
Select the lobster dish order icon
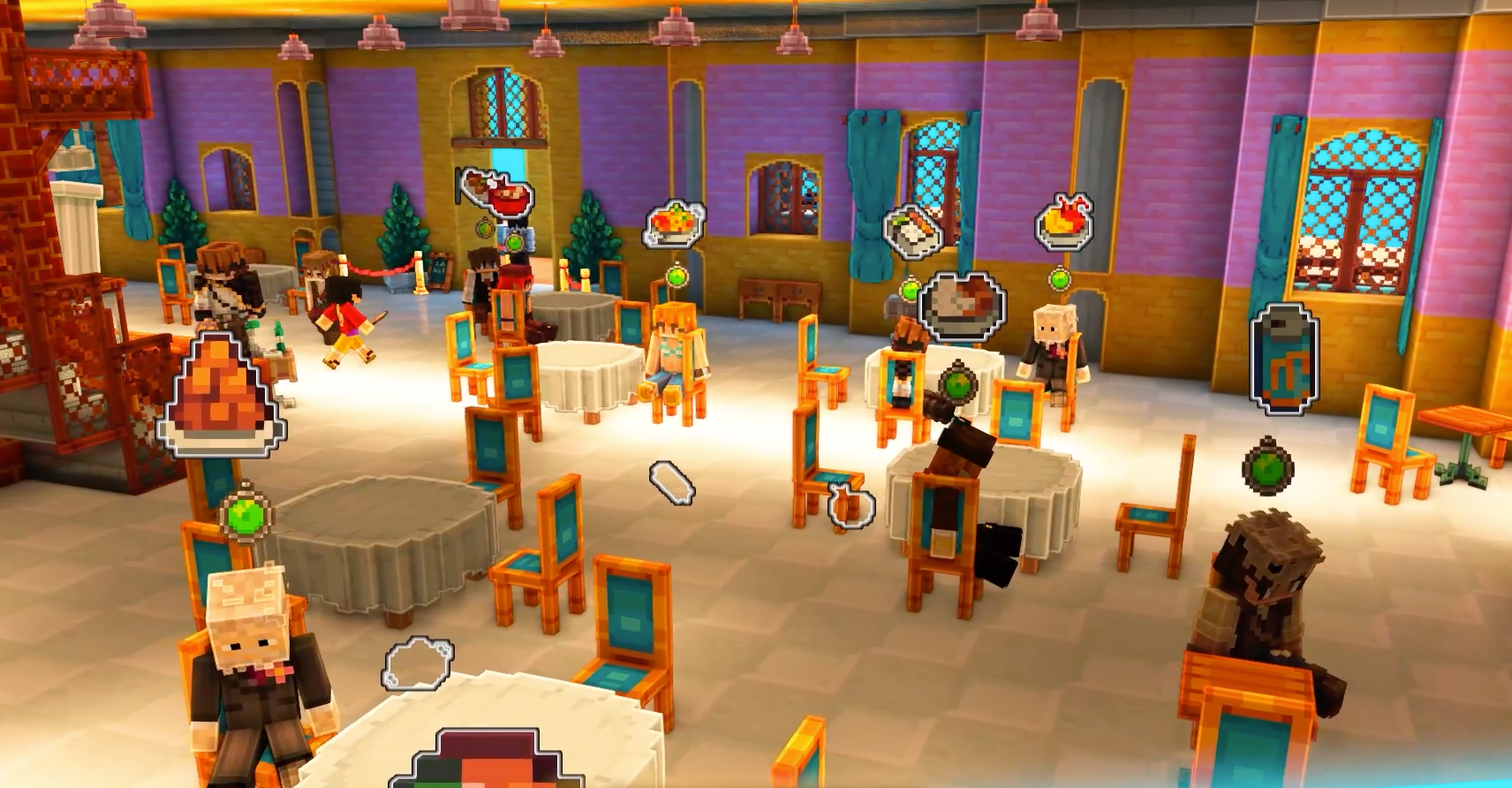tap(1064, 221)
